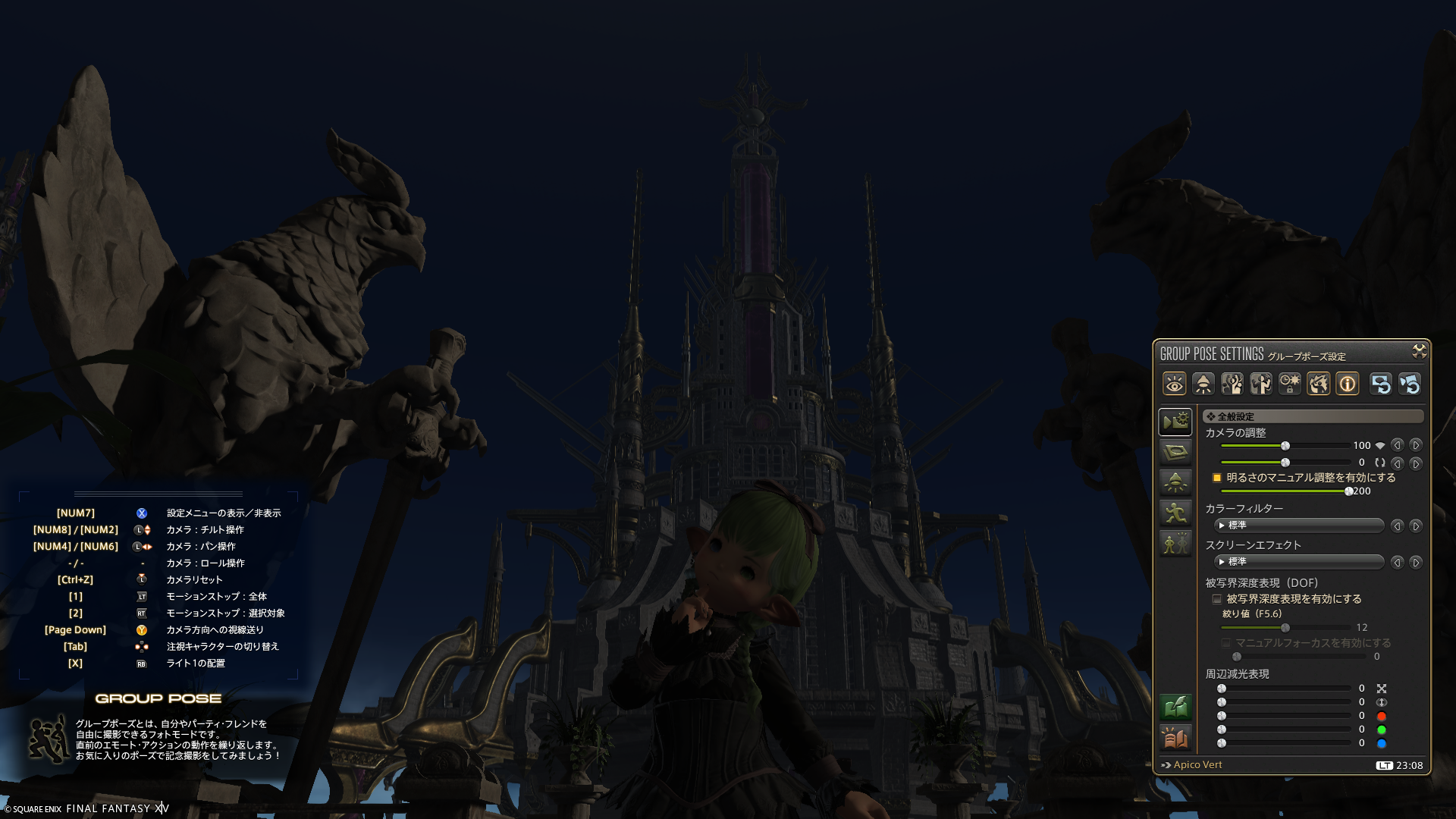Click the red vignette color slider
The height and width of the screenshot is (819, 1456).
coord(1285,716)
